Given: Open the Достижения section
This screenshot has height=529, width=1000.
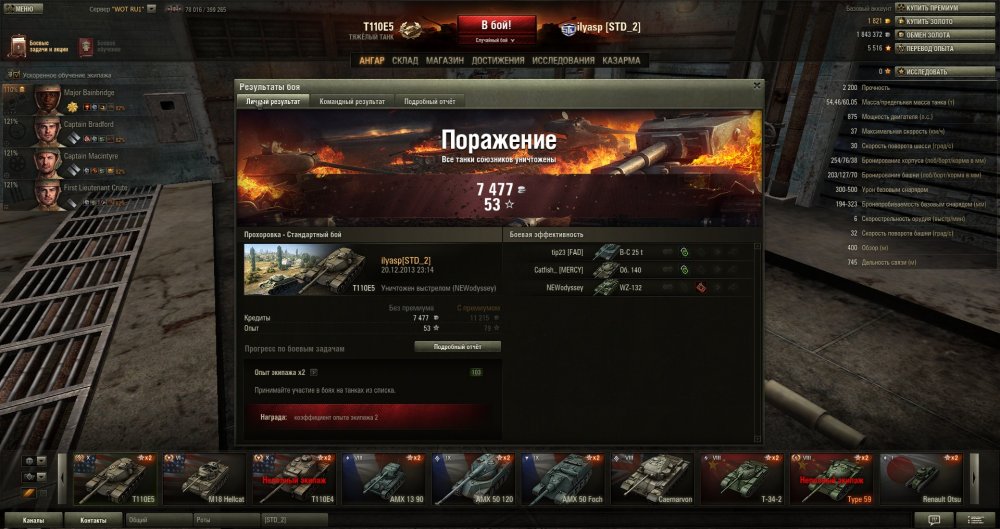Looking at the screenshot, I should tap(498, 60).
